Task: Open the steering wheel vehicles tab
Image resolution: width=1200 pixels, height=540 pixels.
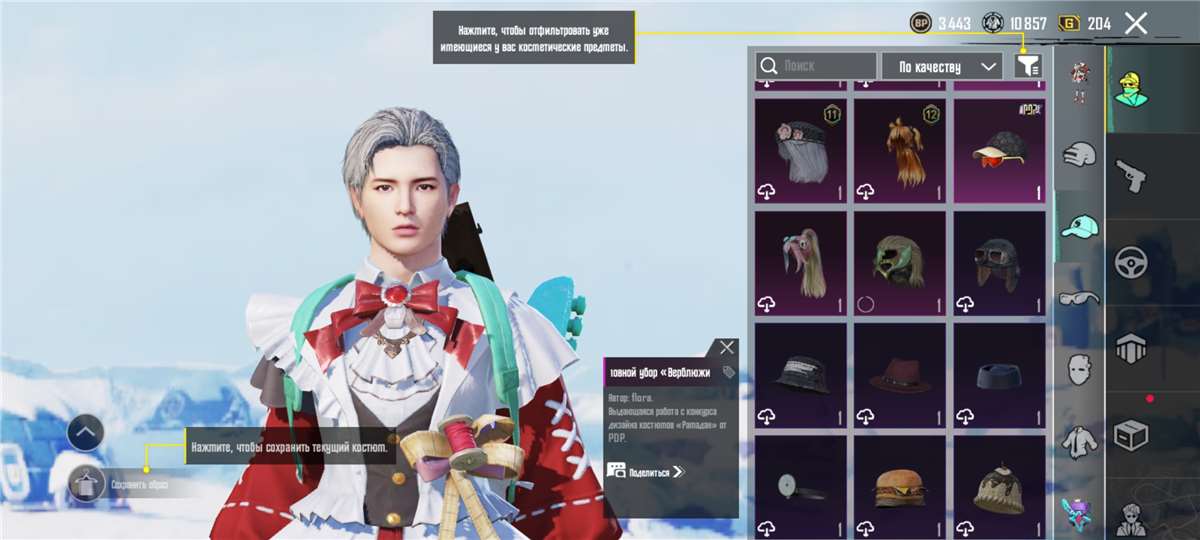Action: [1130, 262]
